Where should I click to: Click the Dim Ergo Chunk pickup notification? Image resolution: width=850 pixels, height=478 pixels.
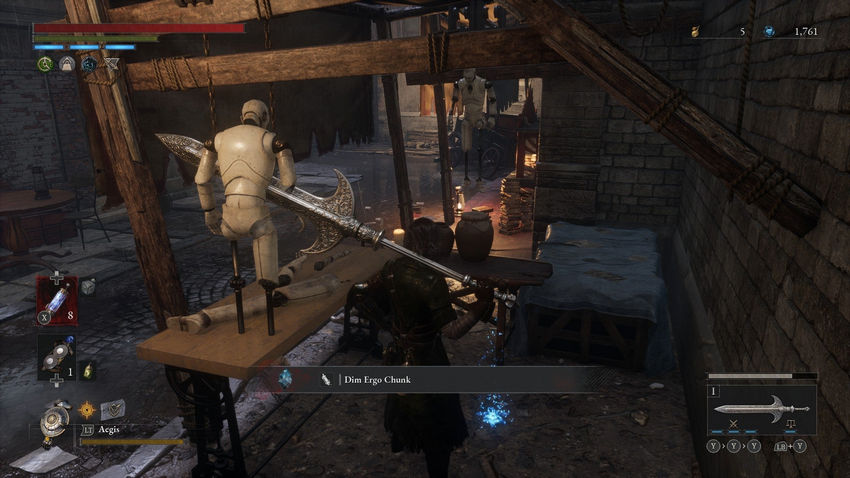tap(439, 379)
